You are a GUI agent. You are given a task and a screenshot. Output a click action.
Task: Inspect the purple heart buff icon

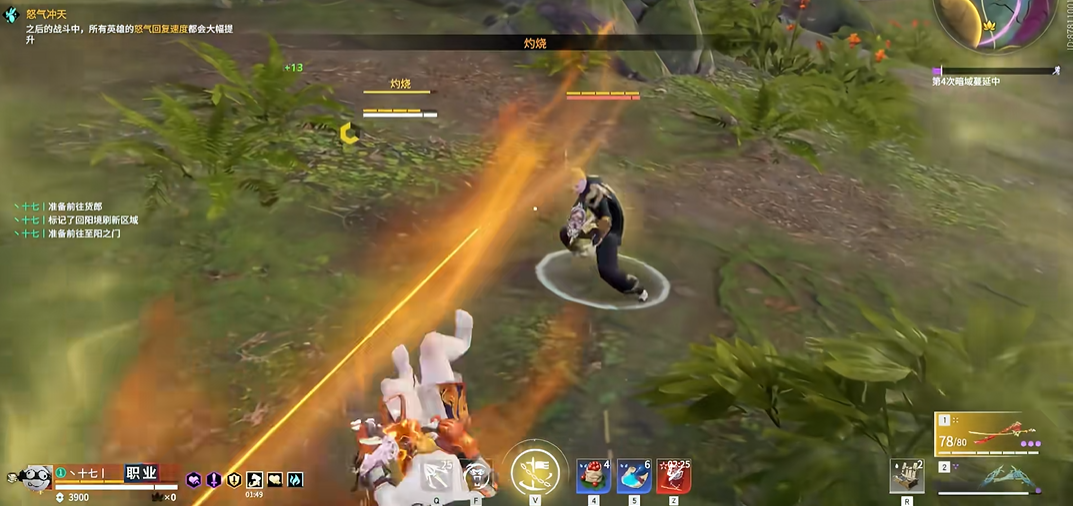(194, 480)
